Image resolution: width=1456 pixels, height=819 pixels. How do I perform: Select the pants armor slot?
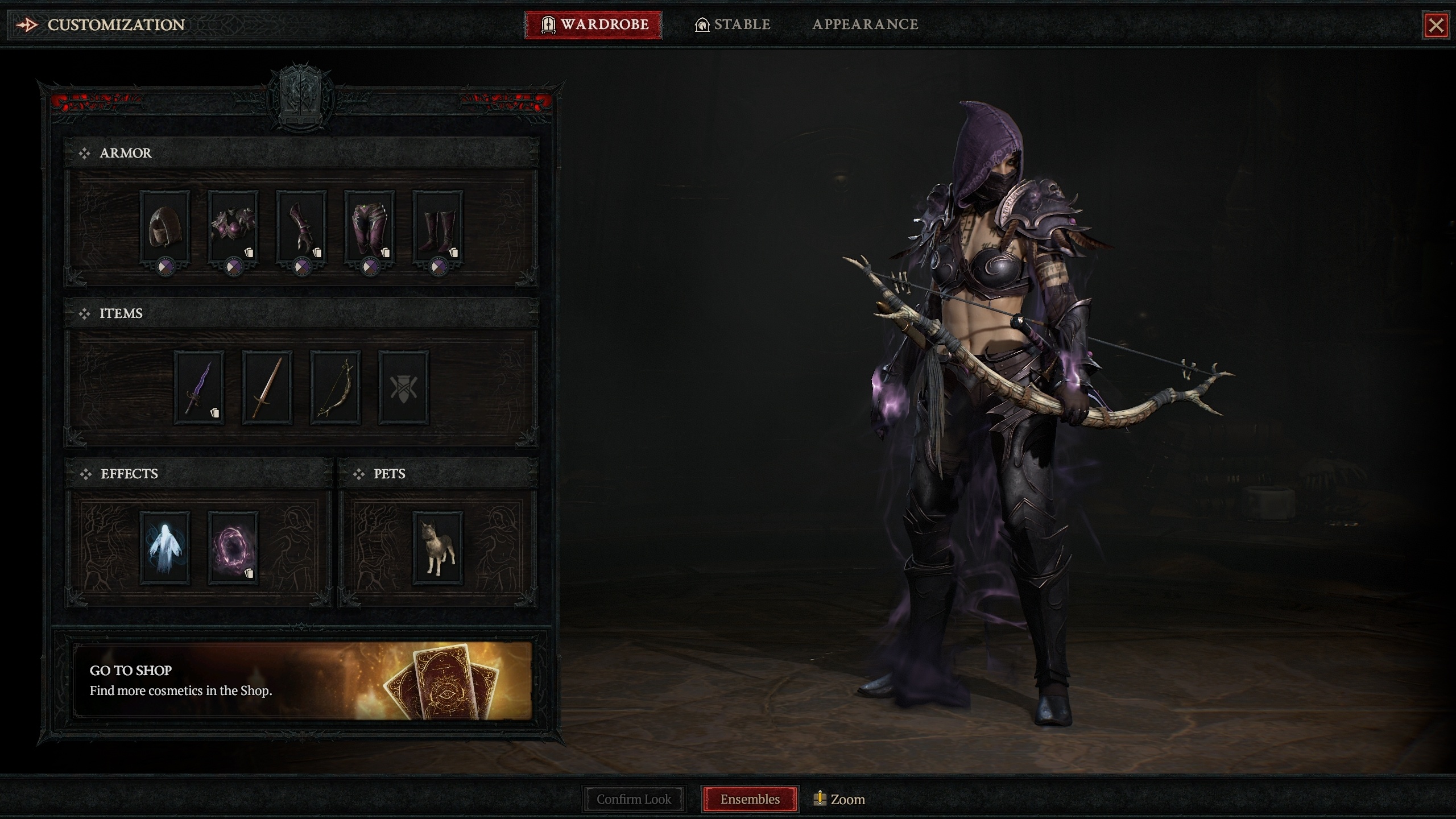click(370, 226)
